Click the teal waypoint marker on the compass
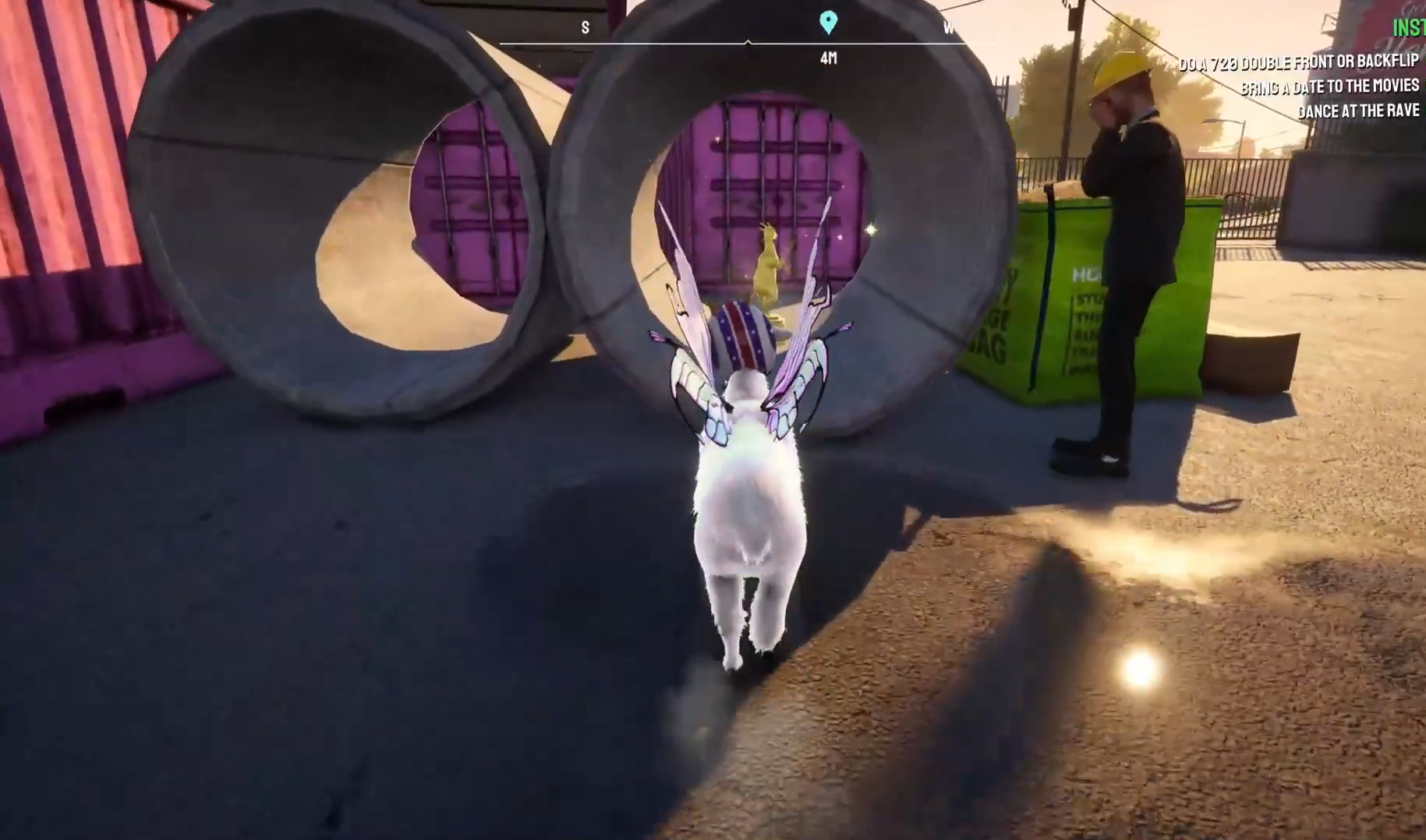Viewport: 1426px width, 840px height. pos(828,21)
